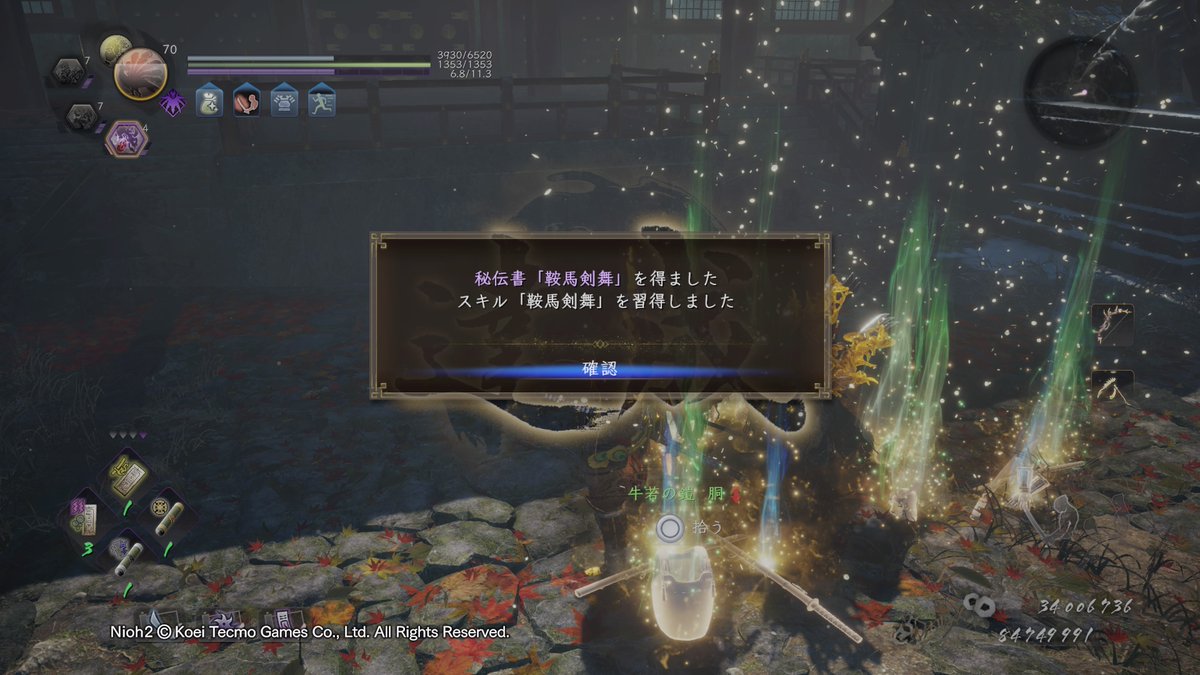Click the purple spider status emblem
Viewport: 1200px width, 675px height.
[173, 102]
